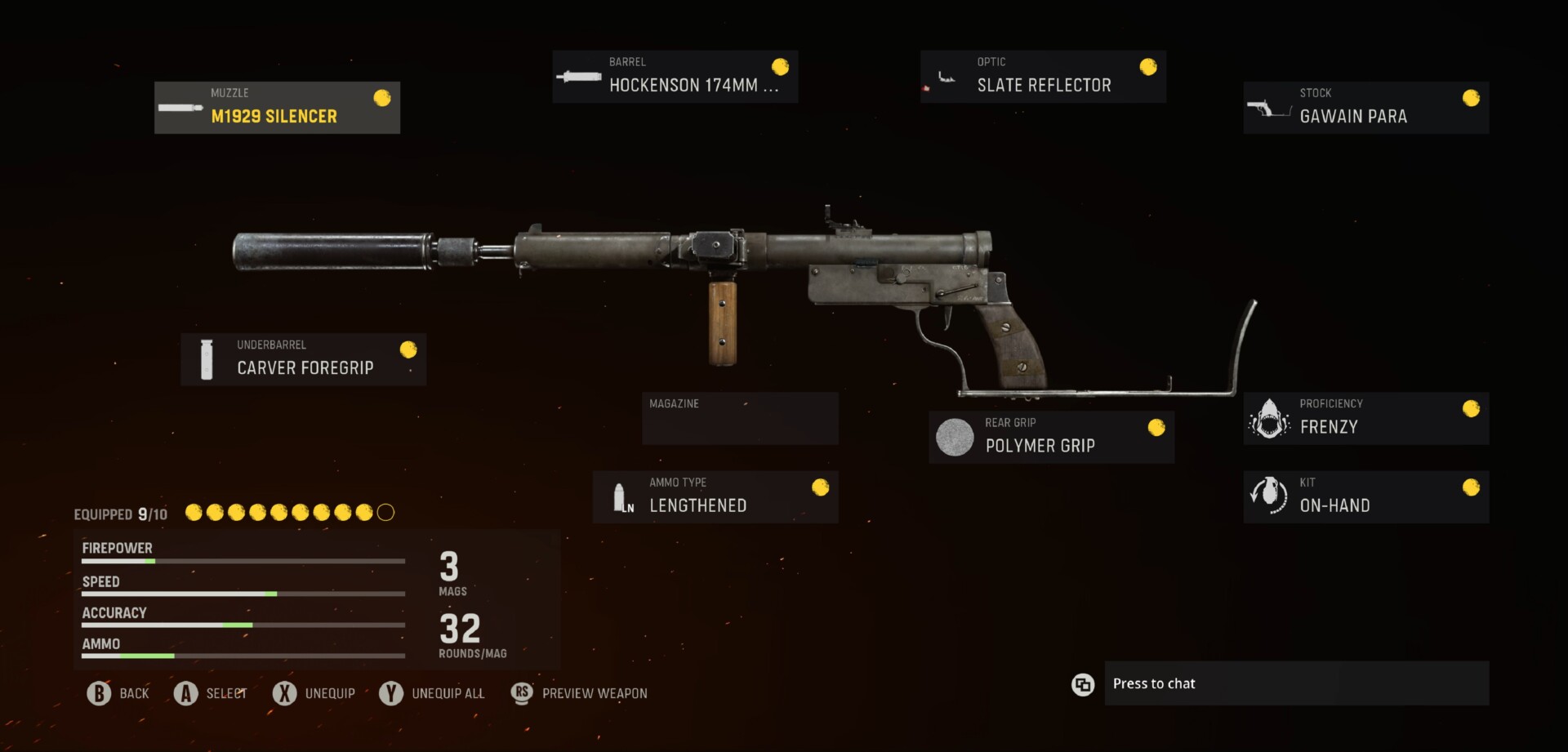Open the Lengthened ammo type slot
1568x752 pixels.
[x=715, y=496]
